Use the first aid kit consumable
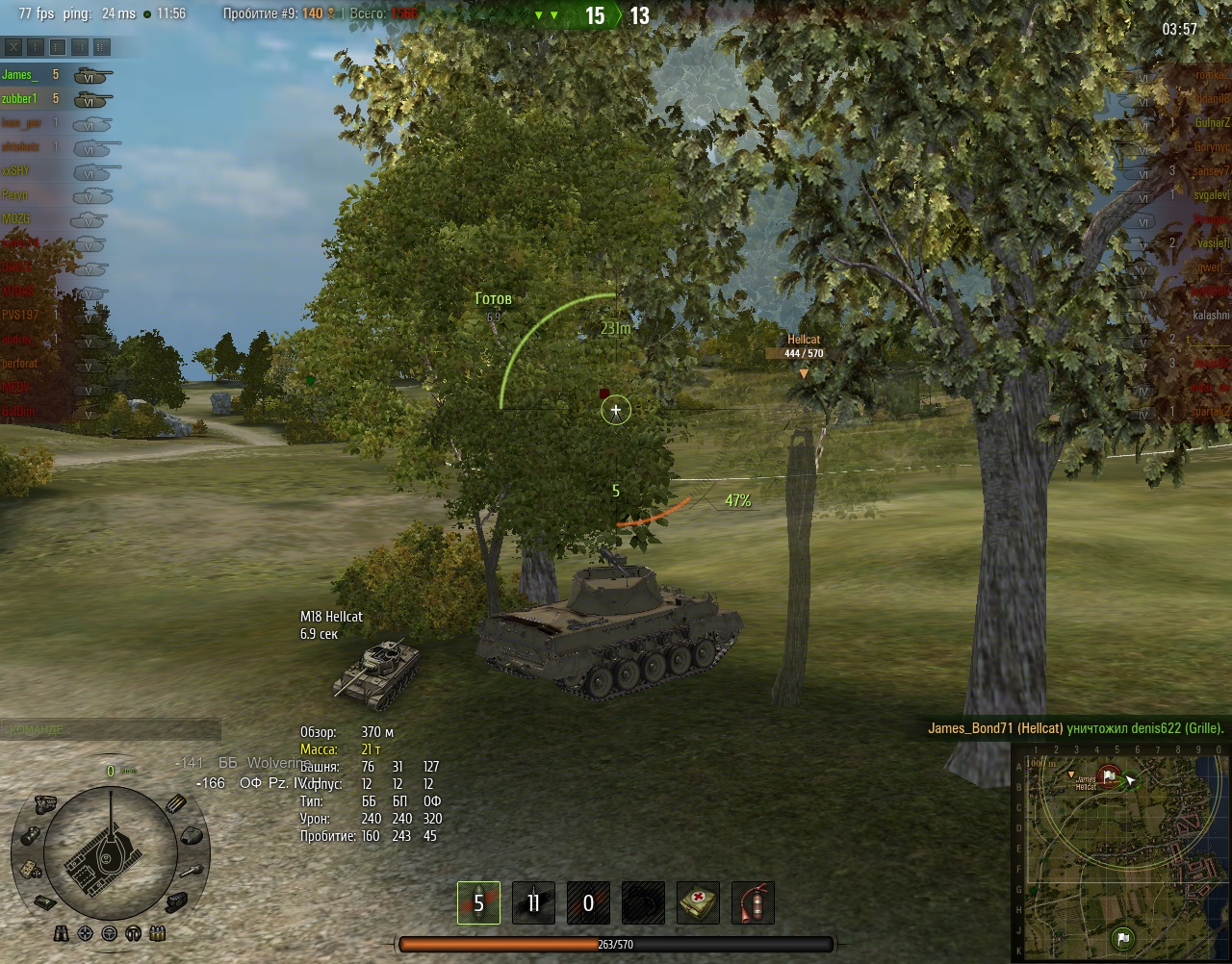 click(x=698, y=903)
